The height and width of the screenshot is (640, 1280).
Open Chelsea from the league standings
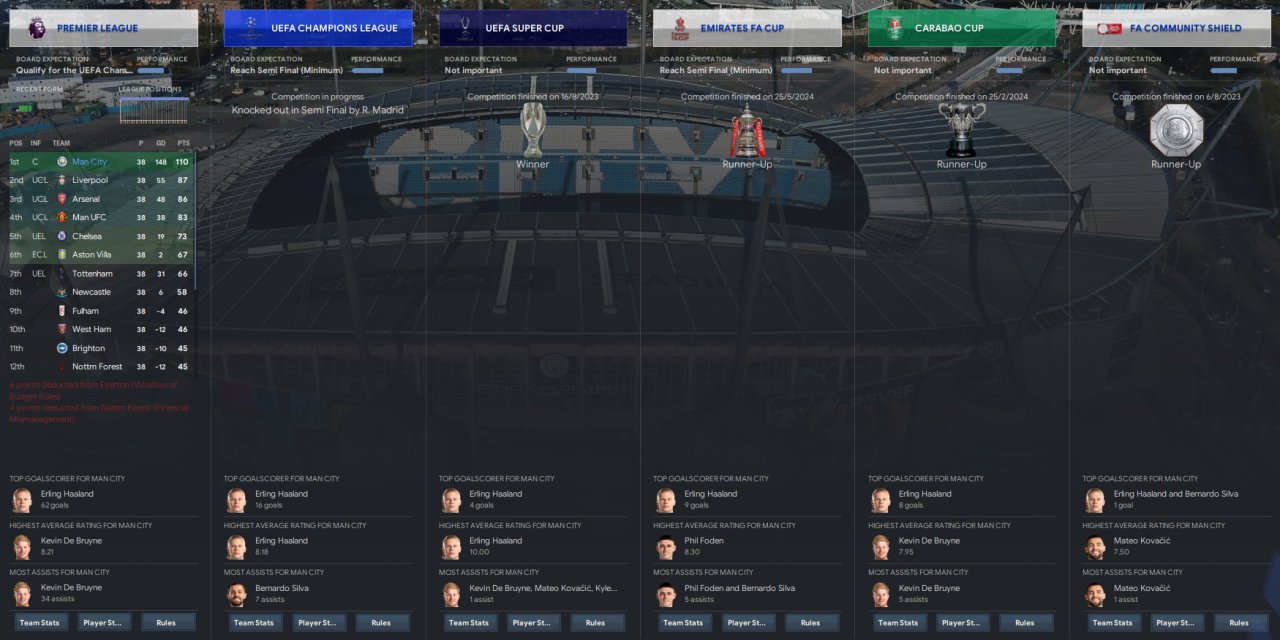pyautogui.click(x=86, y=236)
